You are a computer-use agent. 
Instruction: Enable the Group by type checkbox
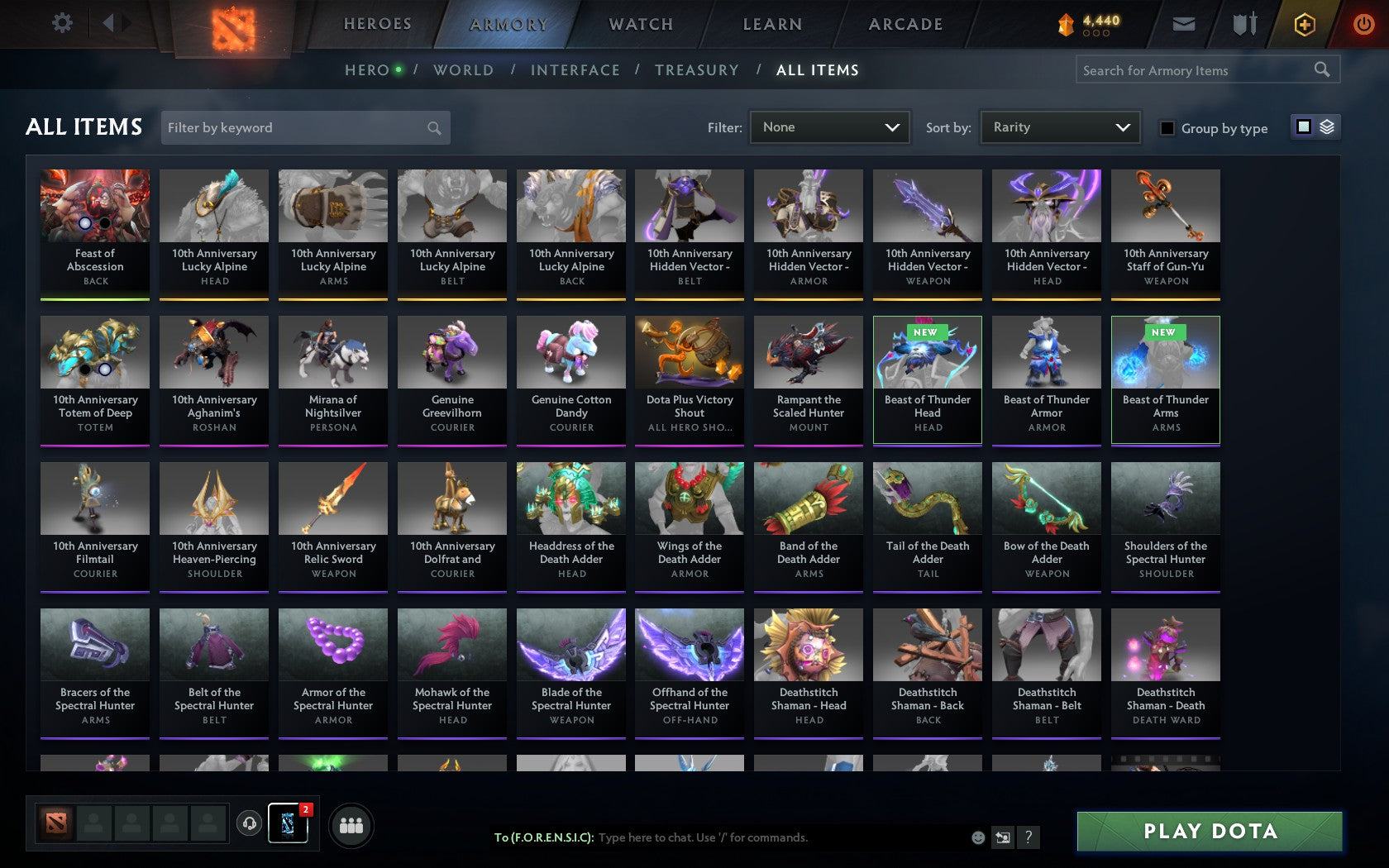click(1167, 128)
